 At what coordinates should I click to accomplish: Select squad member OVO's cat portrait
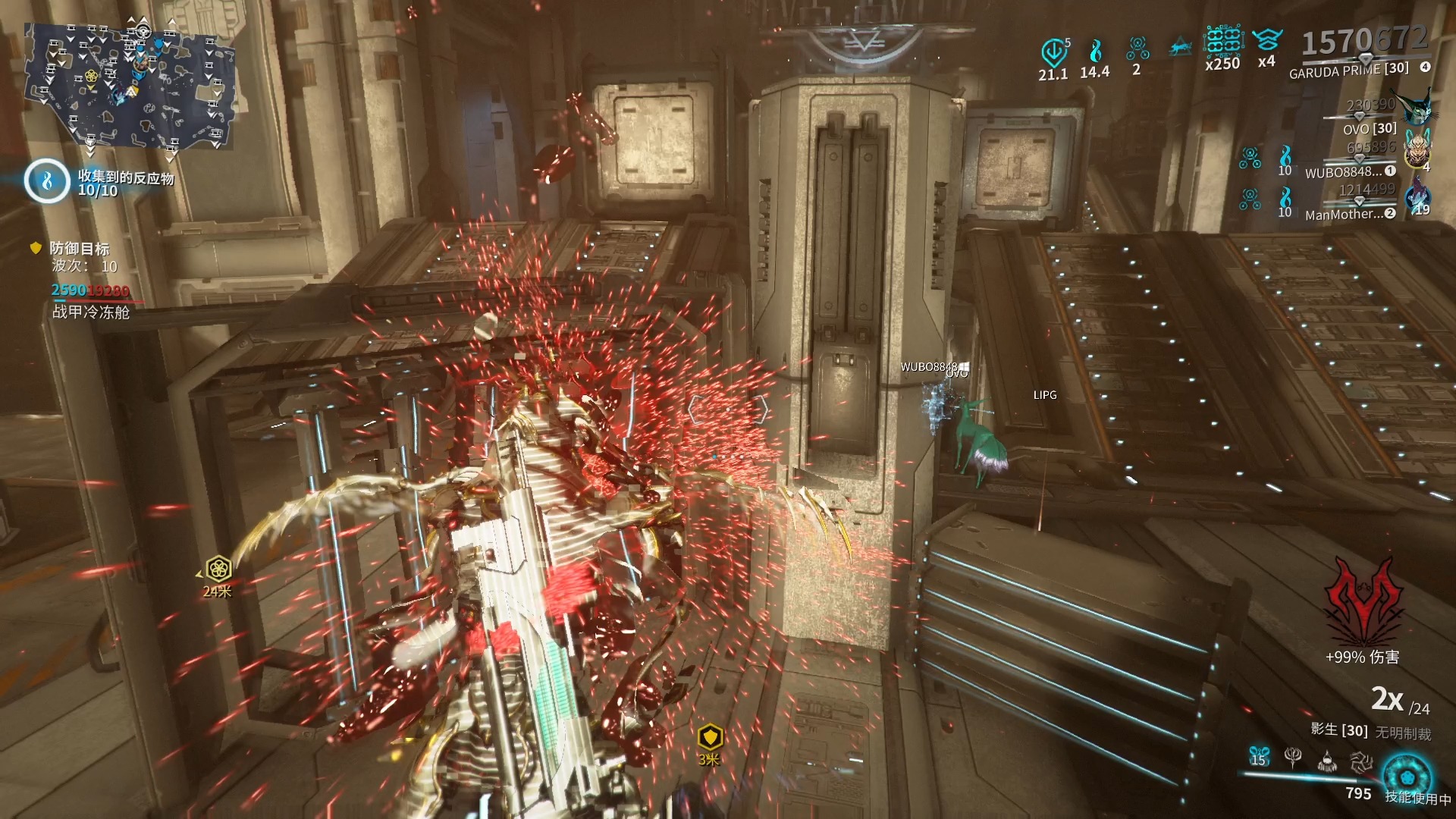coord(1415,108)
